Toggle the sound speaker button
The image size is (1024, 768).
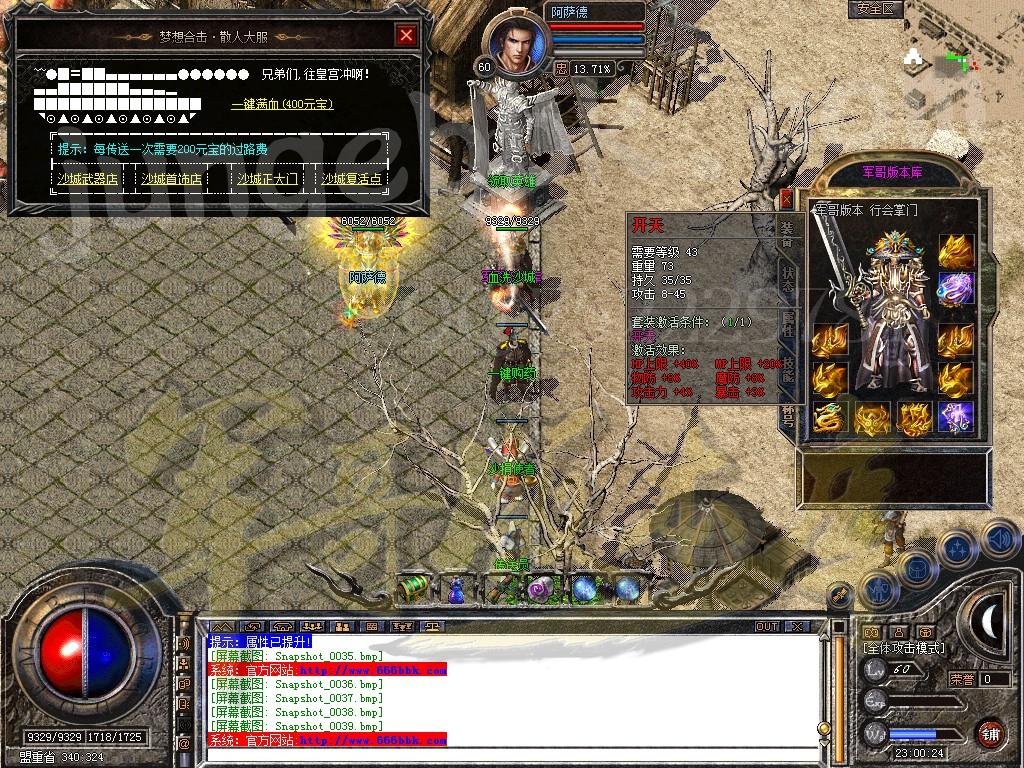[999, 540]
